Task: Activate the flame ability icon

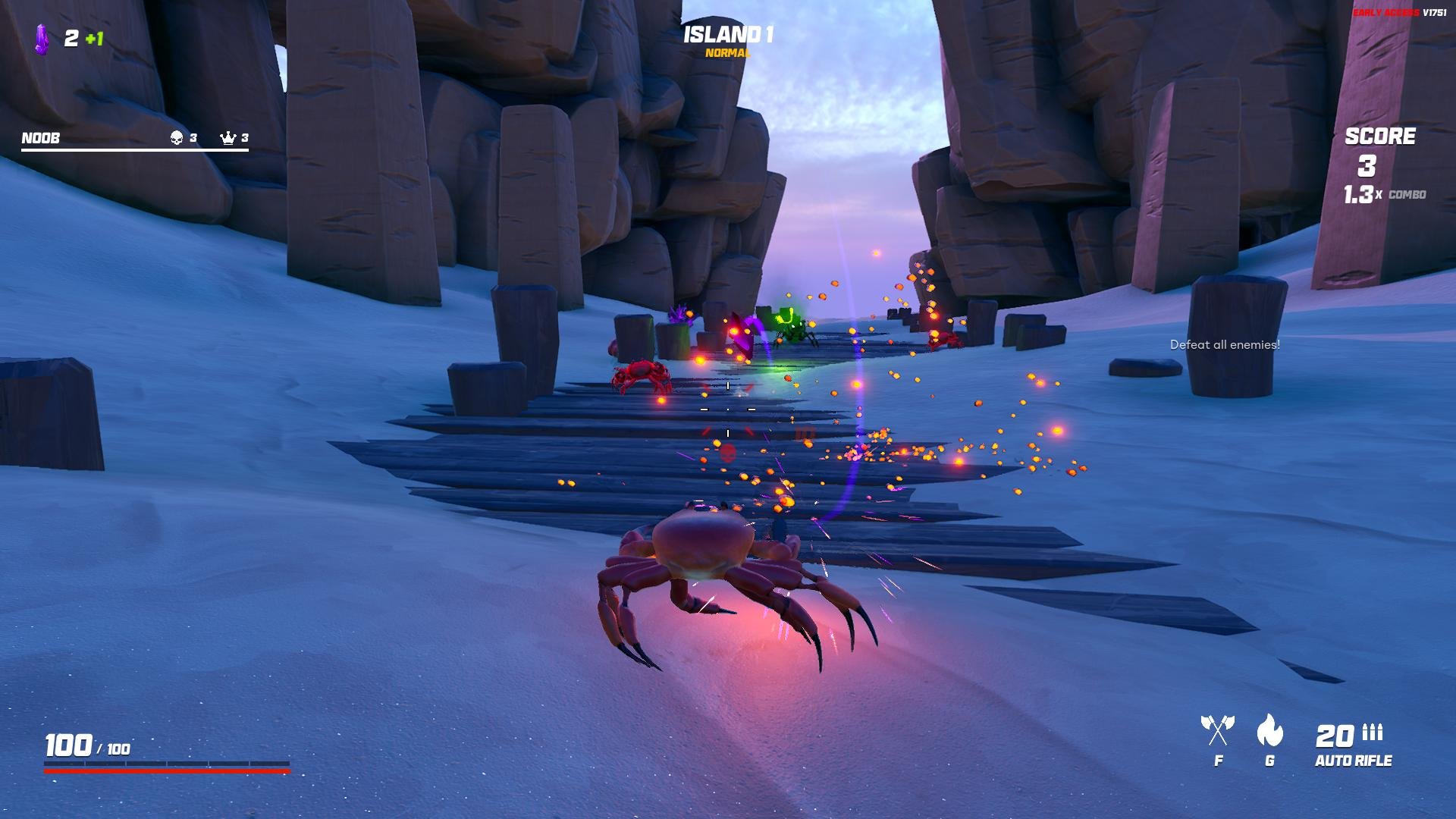Action: (x=1269, y=730)
